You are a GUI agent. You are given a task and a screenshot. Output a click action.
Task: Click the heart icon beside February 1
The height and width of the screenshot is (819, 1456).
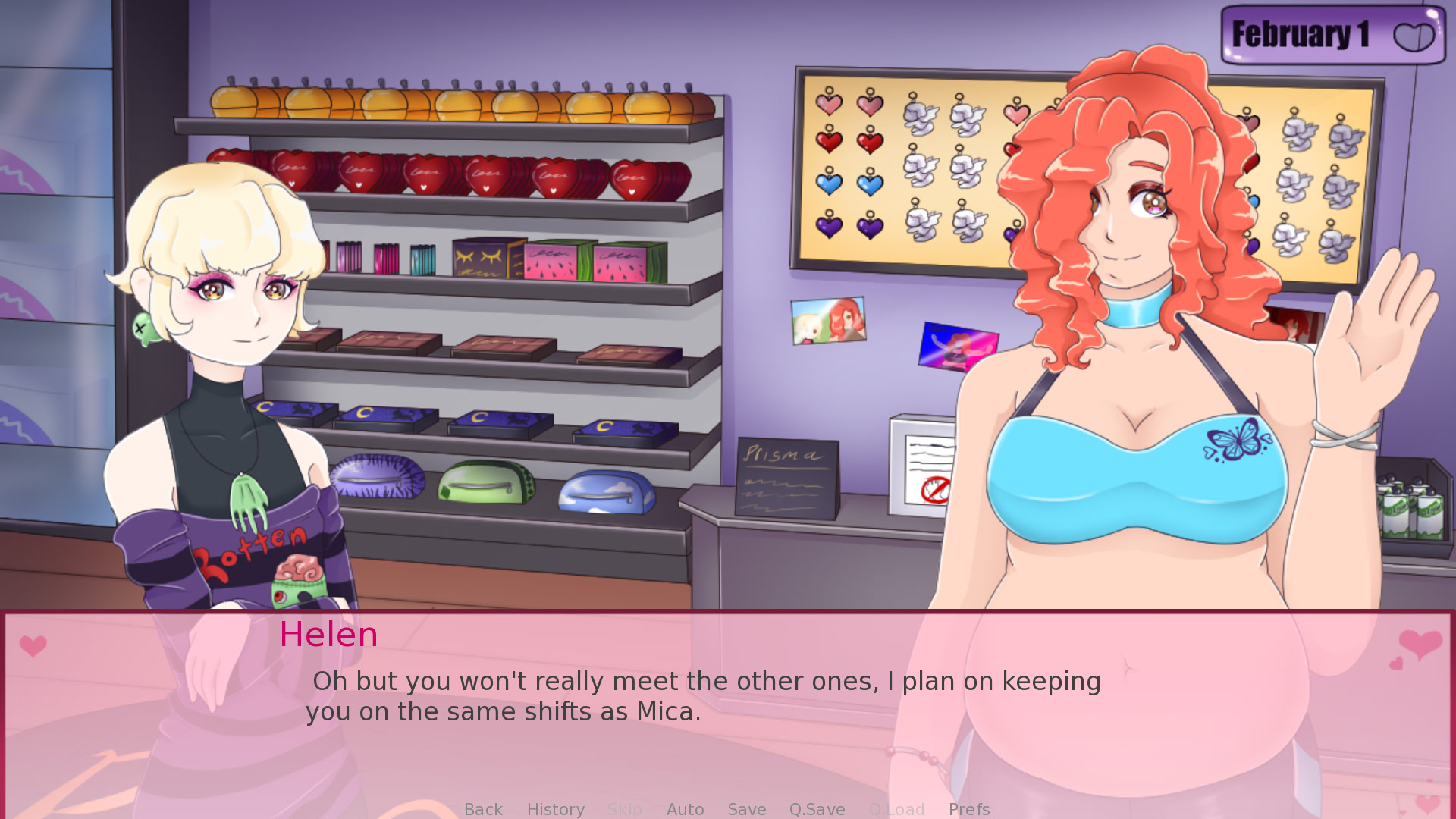click(x=1414, y=36)
